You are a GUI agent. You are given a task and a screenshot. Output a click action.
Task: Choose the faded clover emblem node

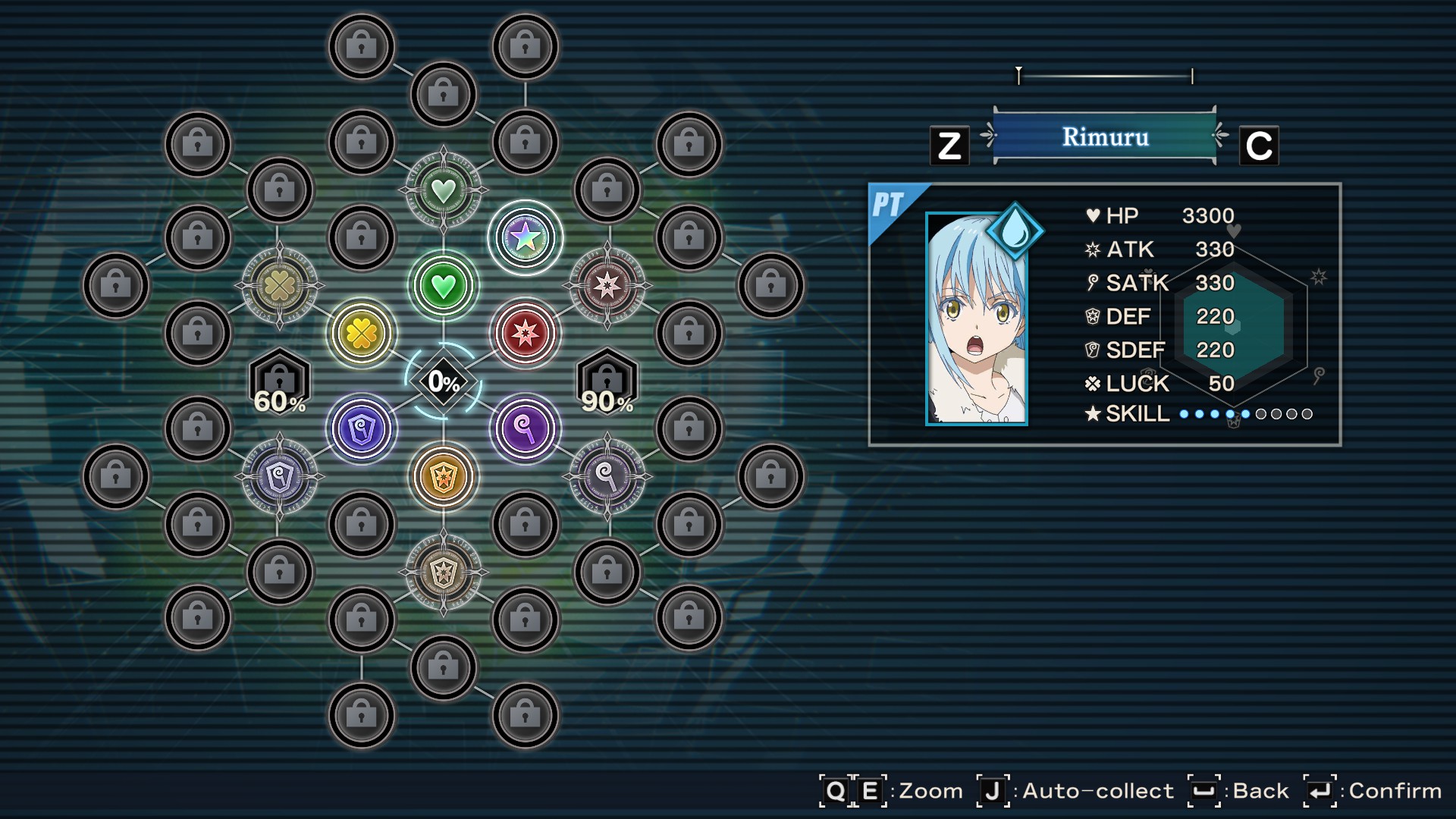[x=280, y=286]
